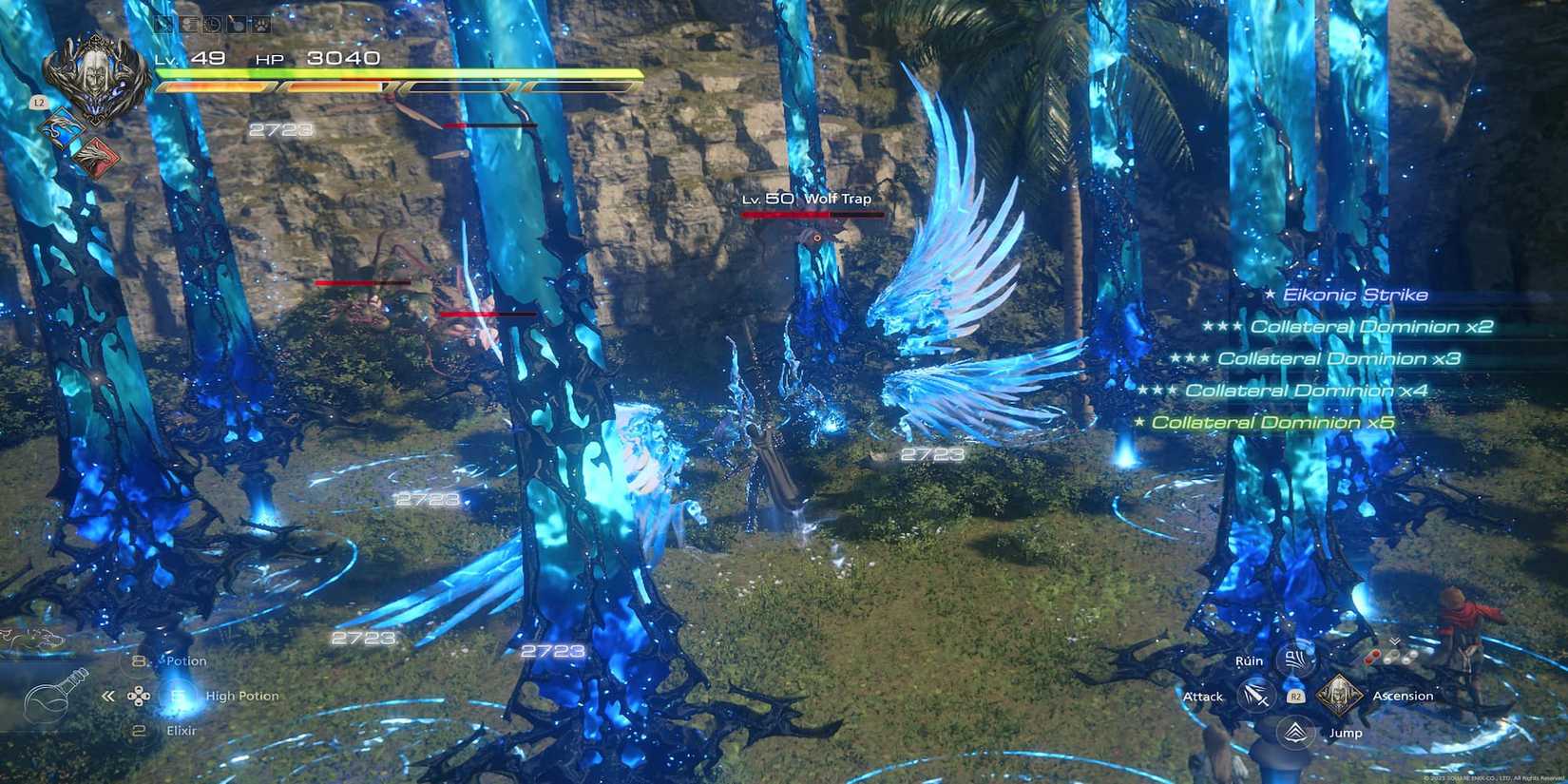This screenshot has height=784, width=1568.
Task: Click the R2 ability trigger badge
Action: click(1296, 695)
